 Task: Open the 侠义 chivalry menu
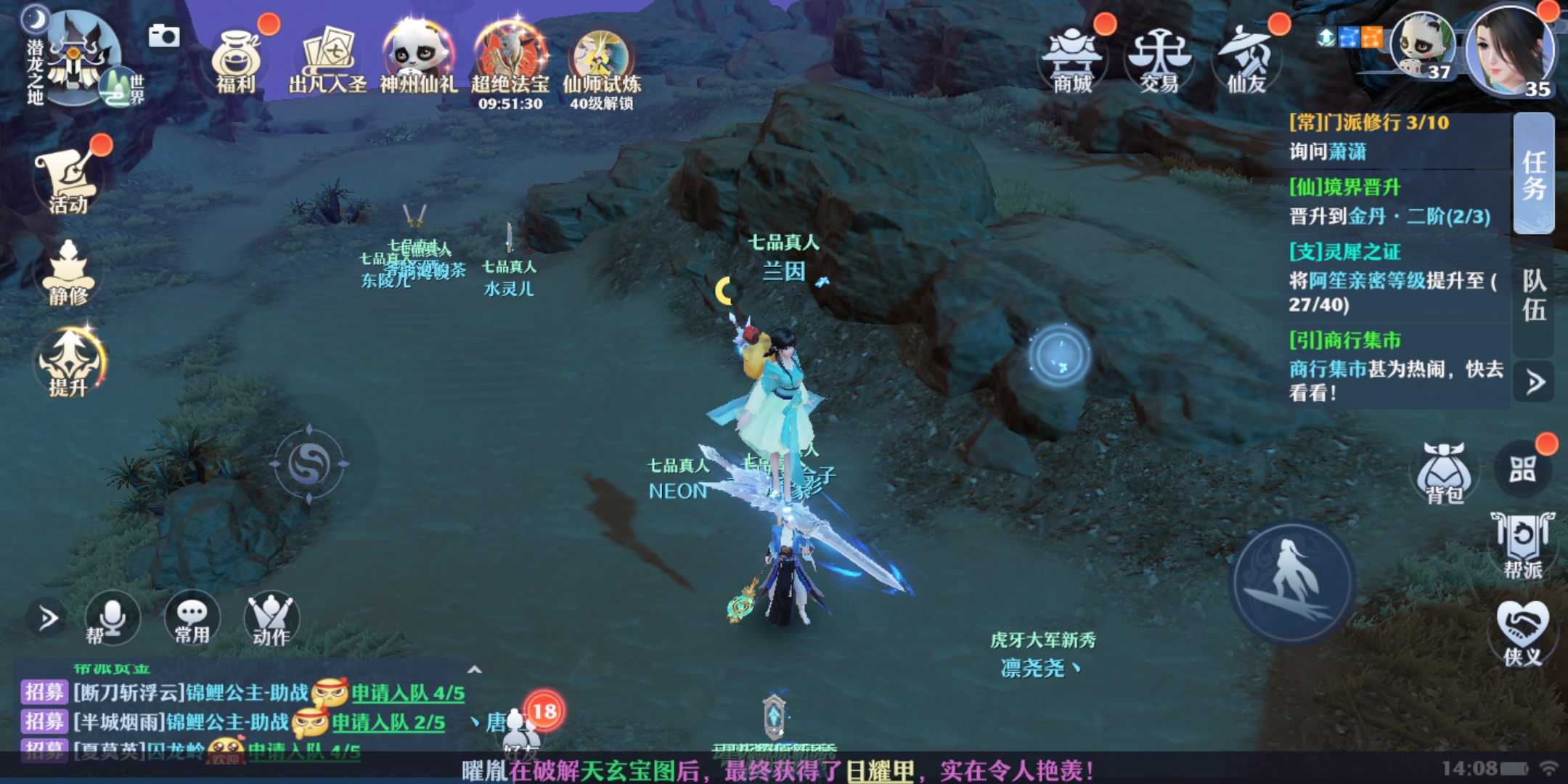(1522, 633)
